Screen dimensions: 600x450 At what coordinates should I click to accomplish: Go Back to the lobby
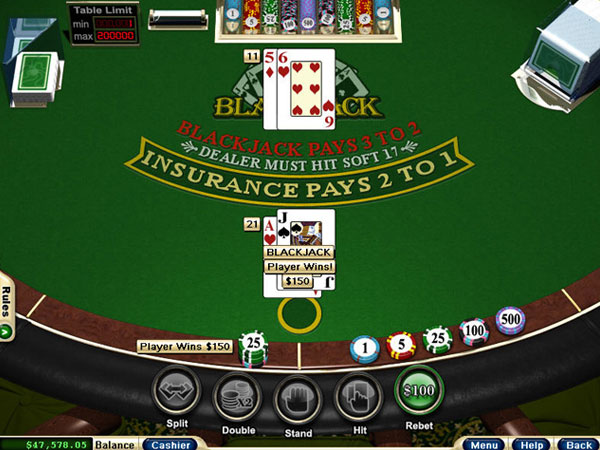(575, 444)
